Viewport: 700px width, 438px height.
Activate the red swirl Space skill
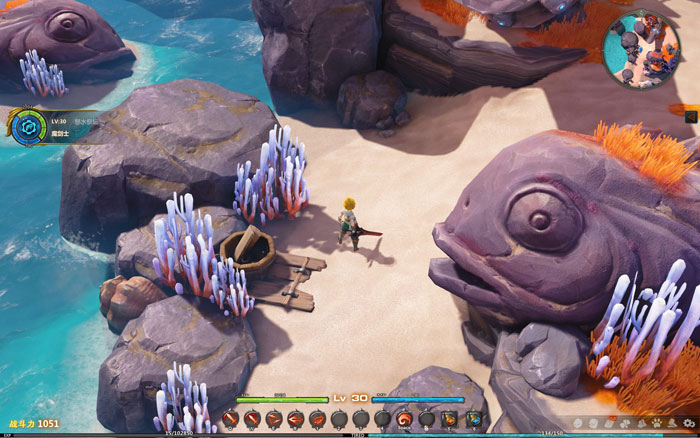pos(405,418)
